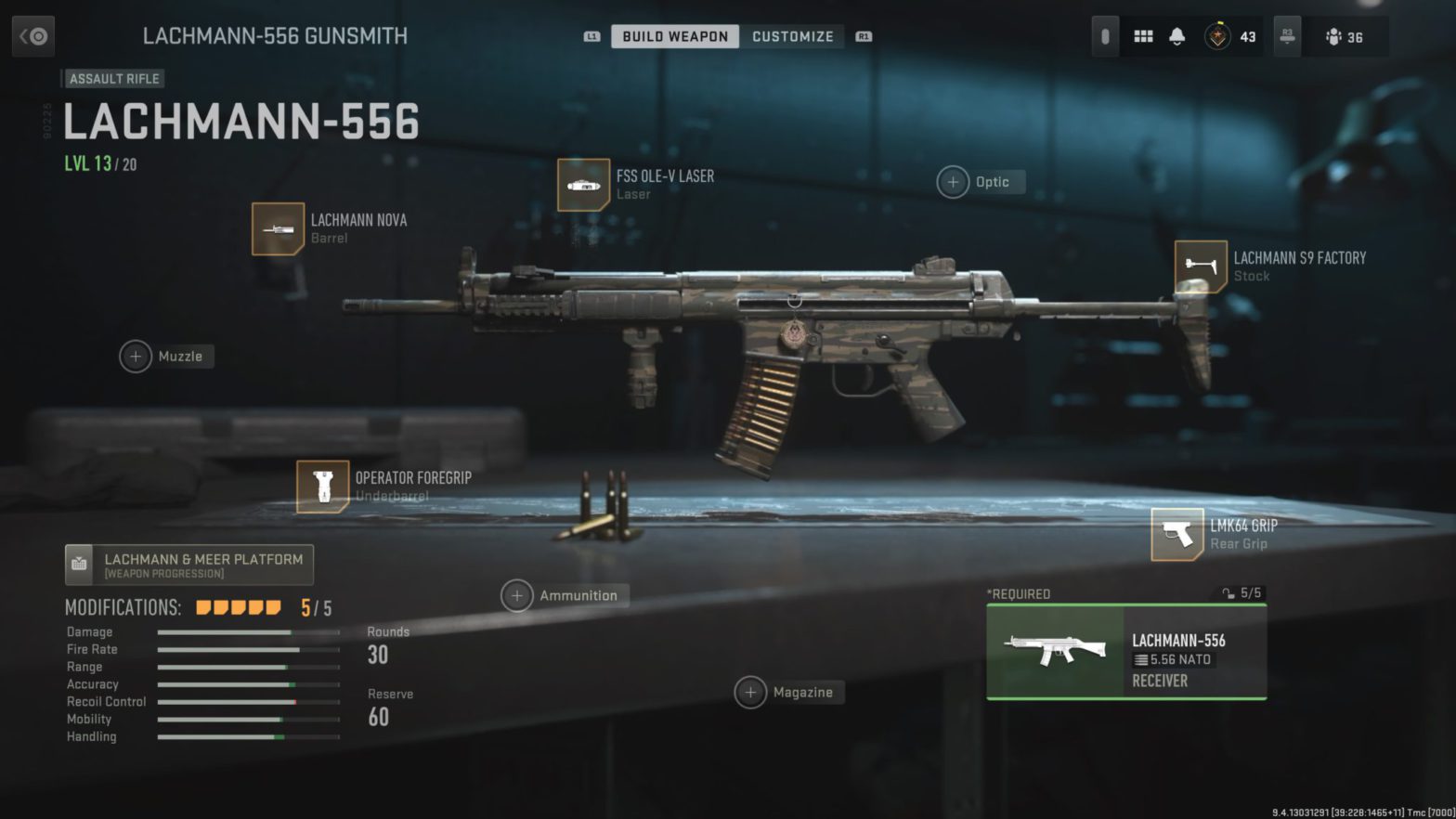The height and width of the screenshot is (819, 1456).
Task: Open the empty Optic attachment slot
Action: (952, 182)
